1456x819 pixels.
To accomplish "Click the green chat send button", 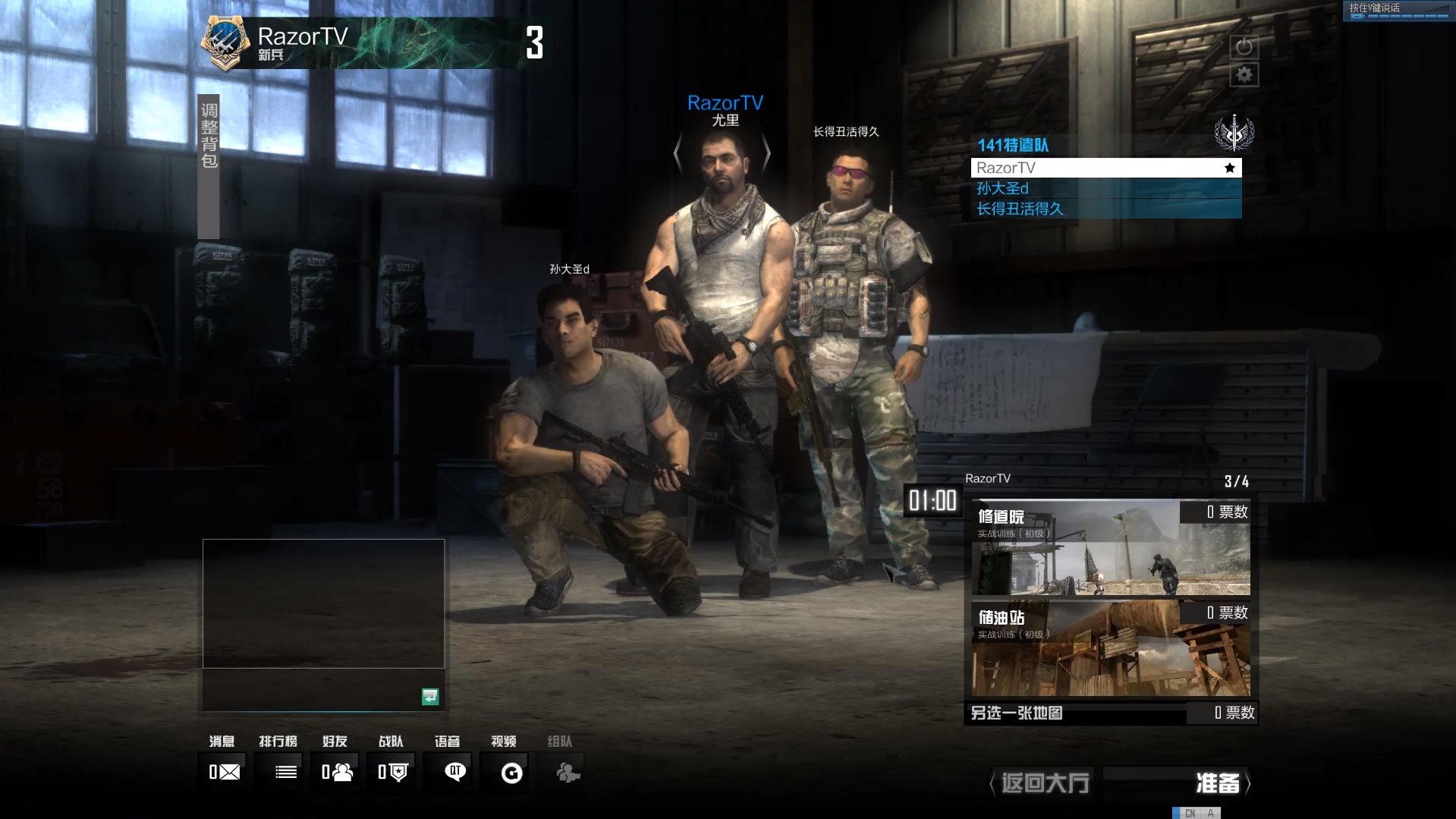I will pos(429,696).
